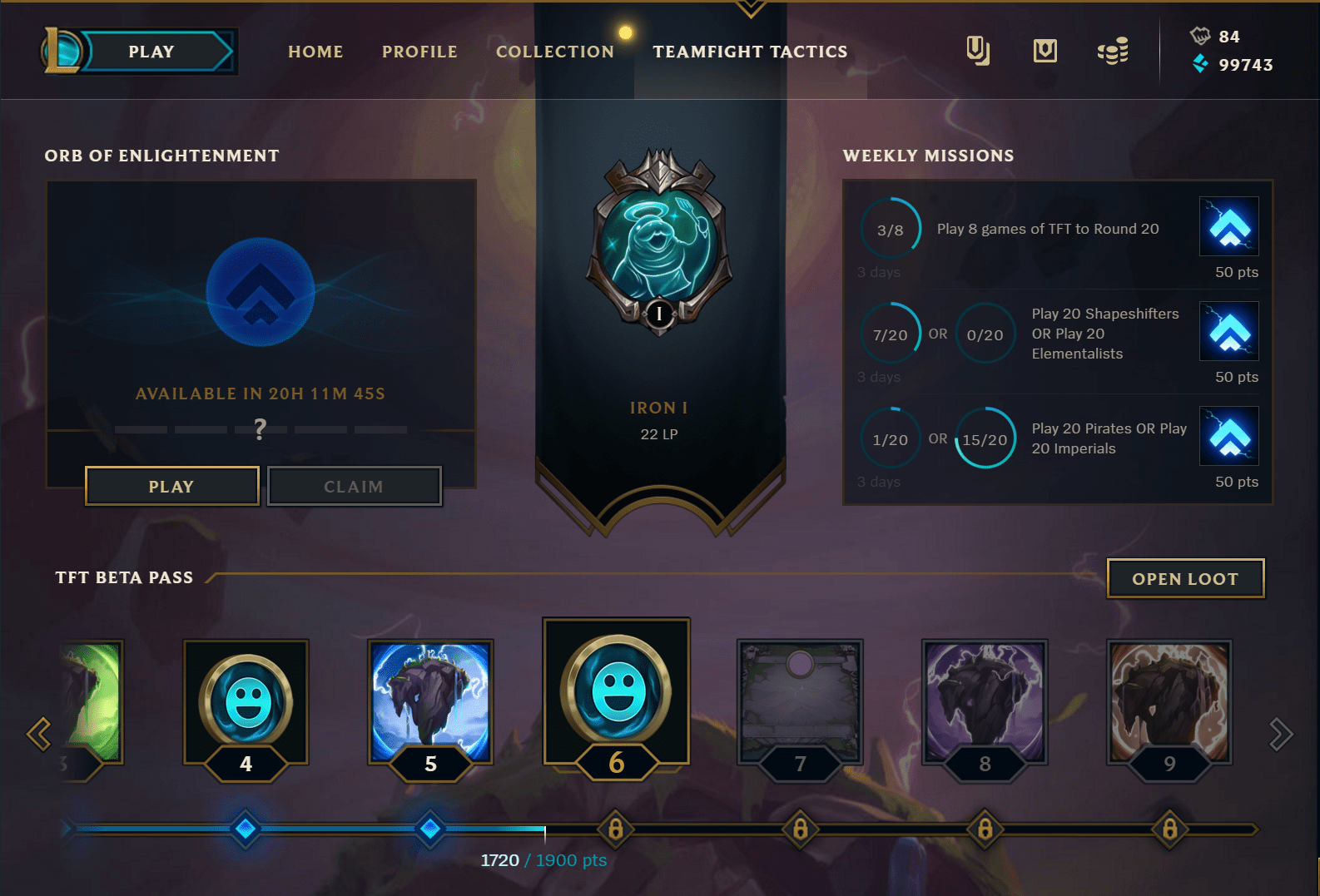Choose the highlighted tier 6 emote reward

[x=616, y=691]
